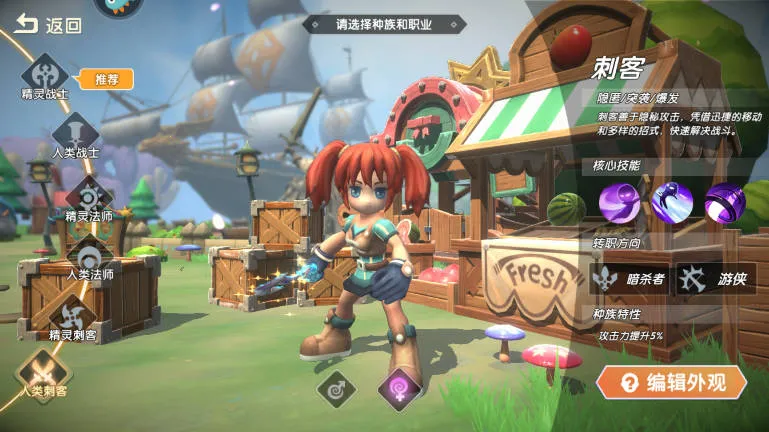Screen dimensions: 769x432
Task: Switch to the male gender icon
Action: tap(337, 388)
